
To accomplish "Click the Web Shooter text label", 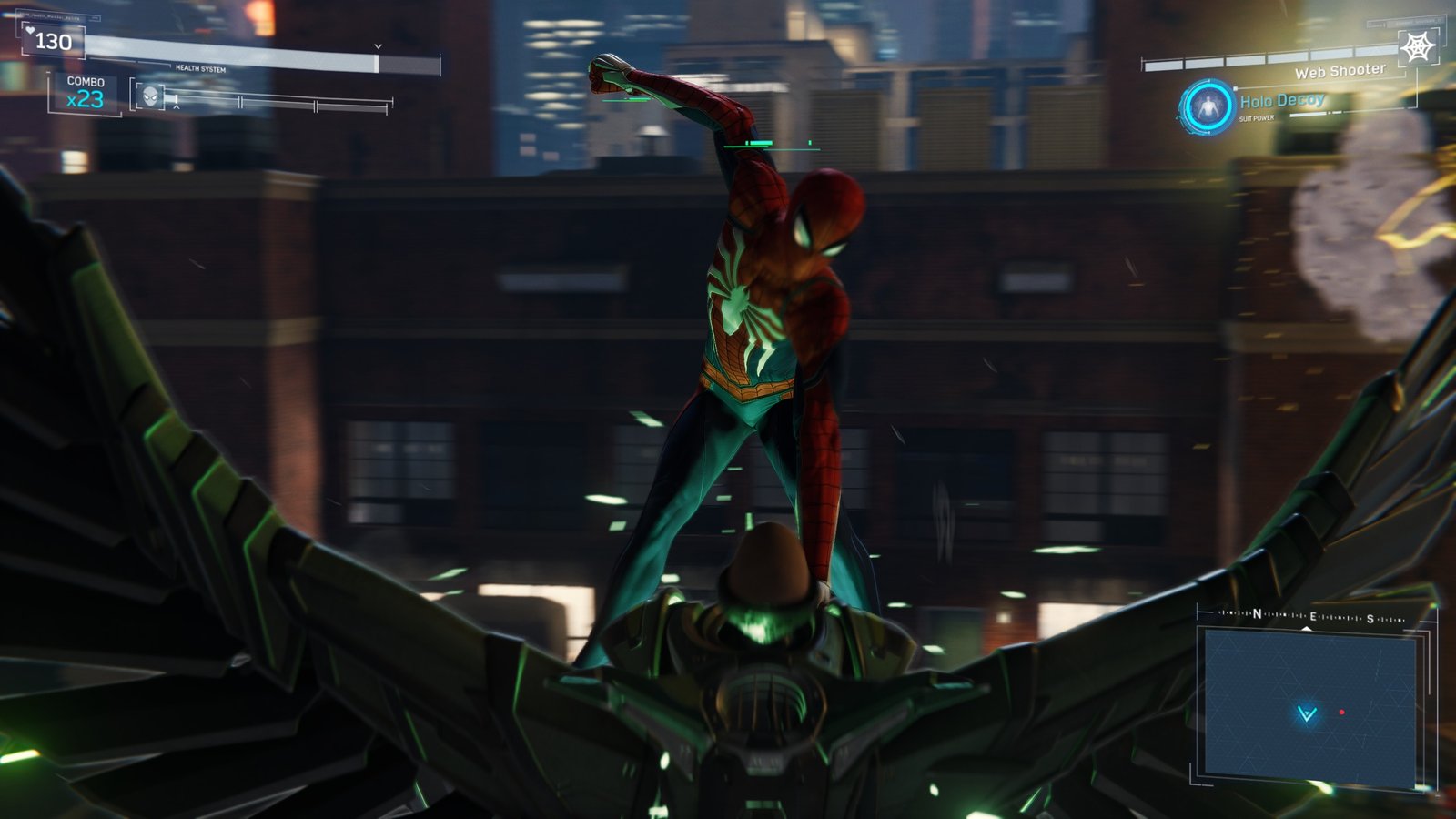I will click(1340, 71).
